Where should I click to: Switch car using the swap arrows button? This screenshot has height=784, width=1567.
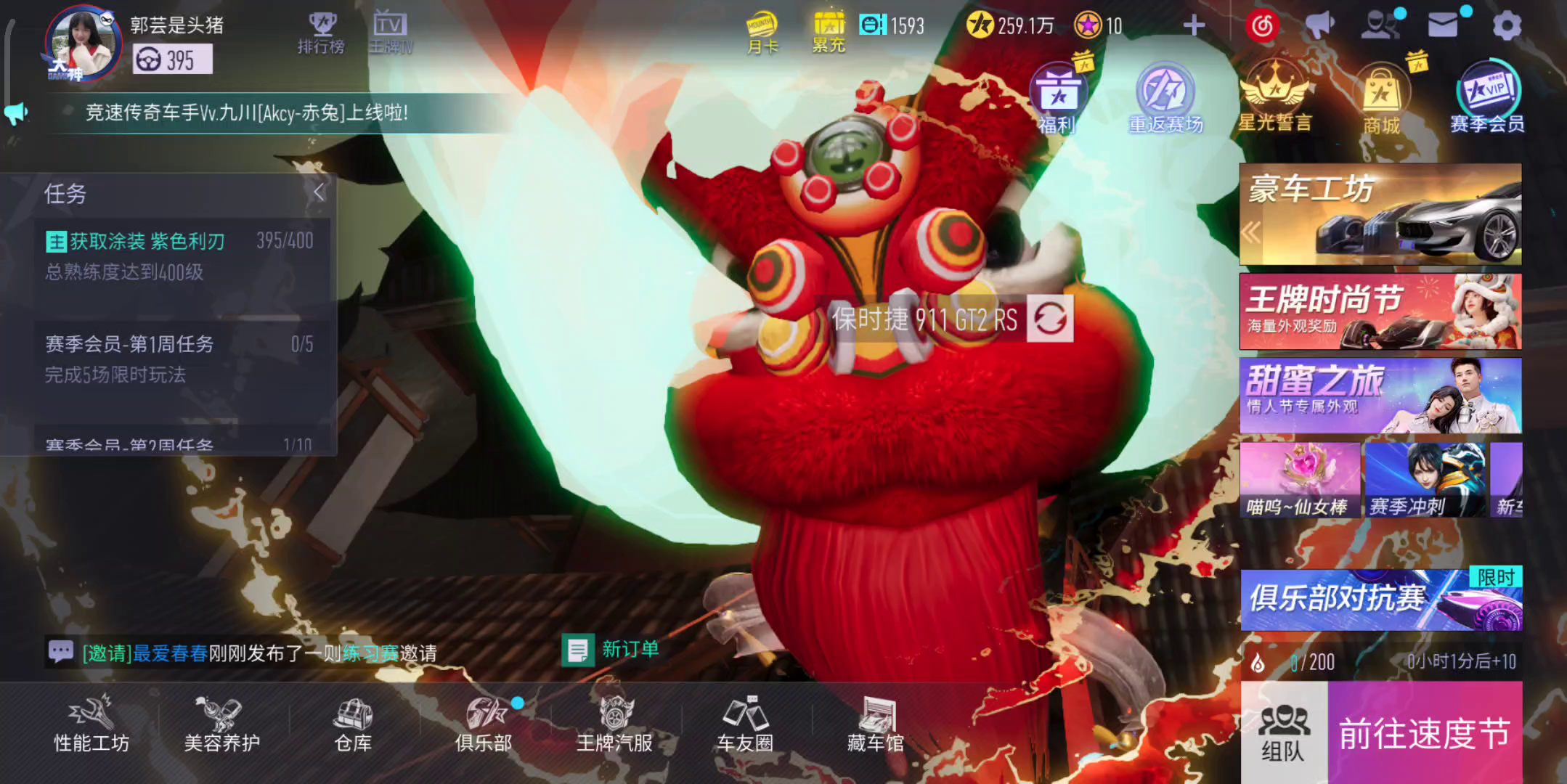1050,319
